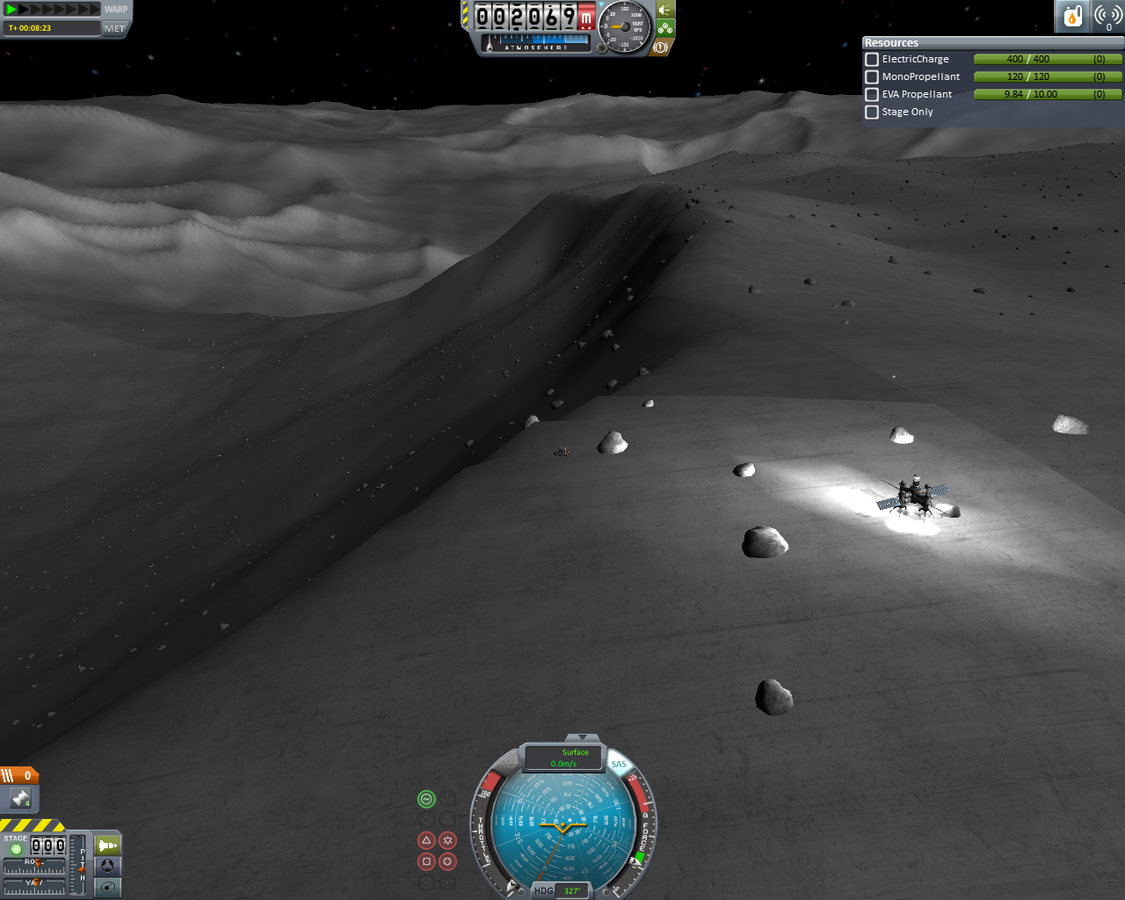Image resolution: width=1125 pixels, height=900 pixels.
Task: Toggle the ElectricCharge resource checkbox
Action: (x=872, y=60)
